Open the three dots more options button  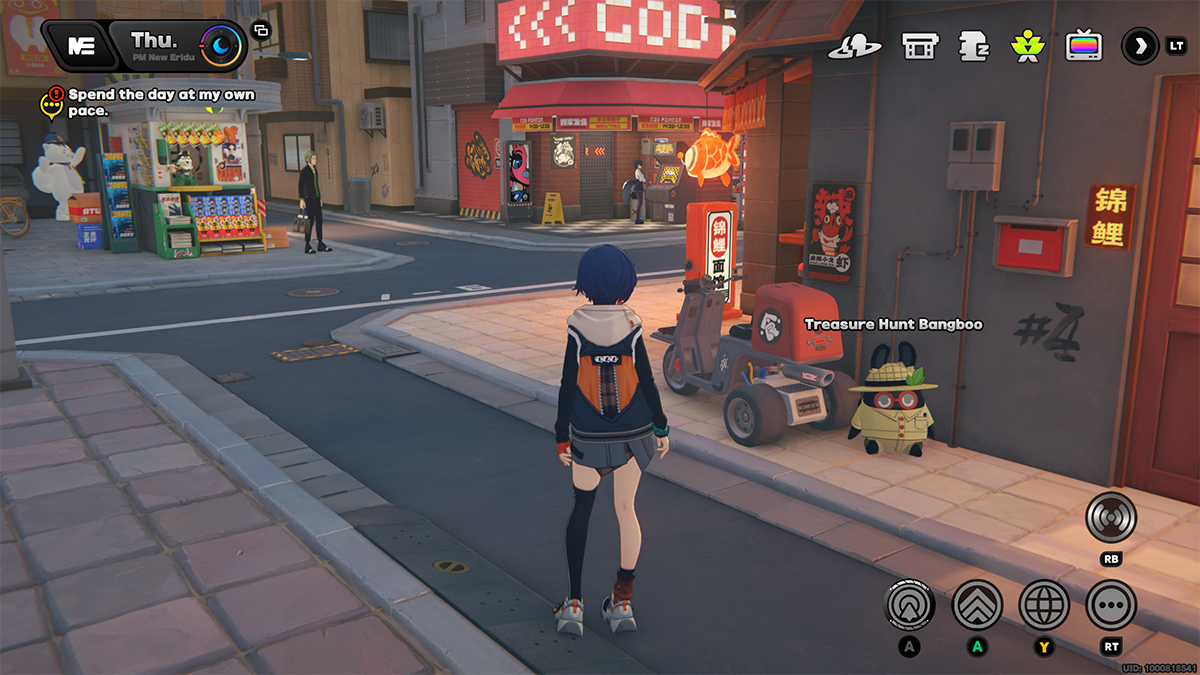tap(1111, 604)
